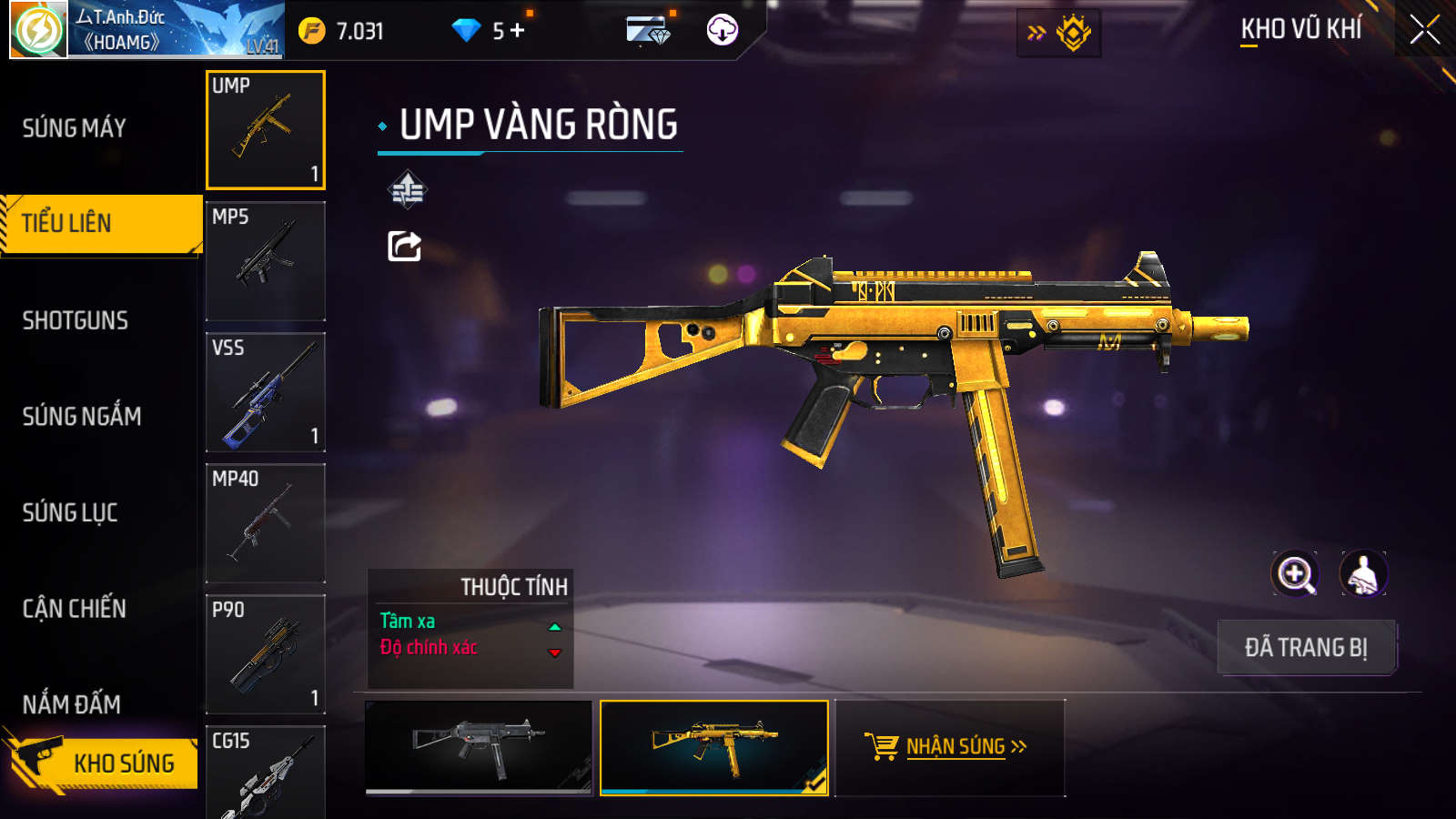Switch to the Cận Chiến category
This screenshot has height=819, width=1456.
pos(75,609)
